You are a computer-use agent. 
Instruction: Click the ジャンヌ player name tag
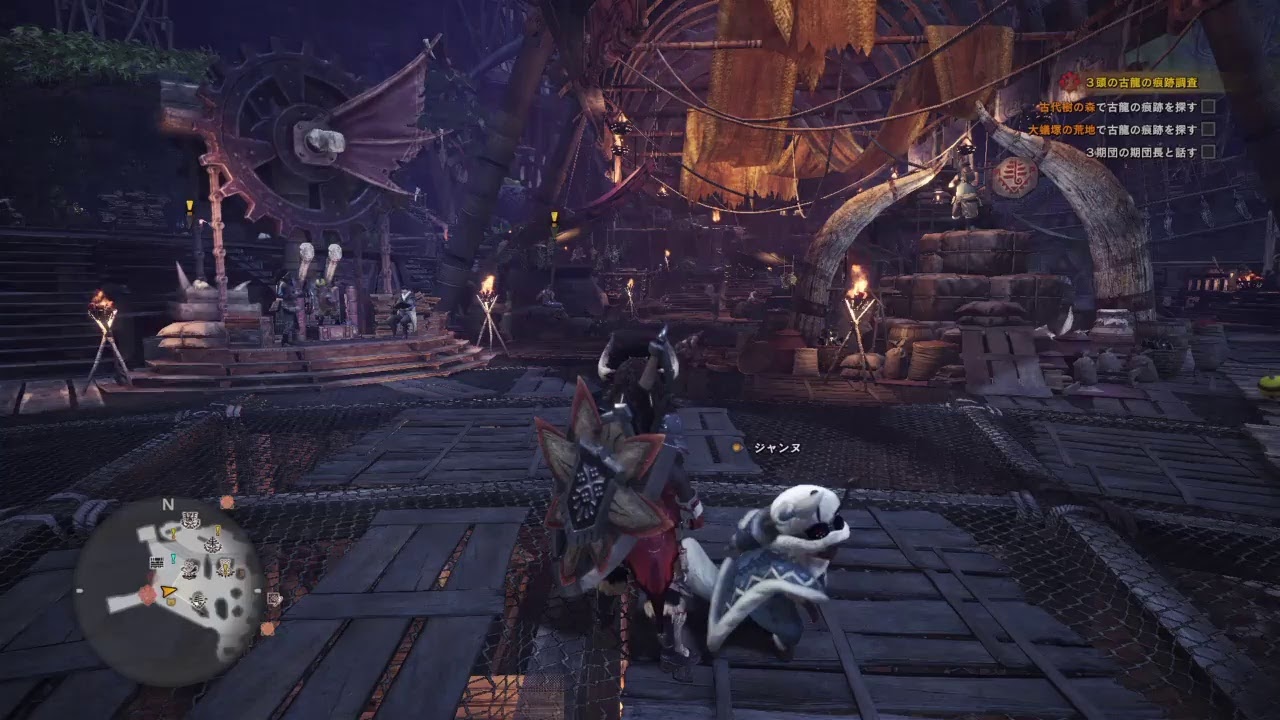click(x=776, y=448)
